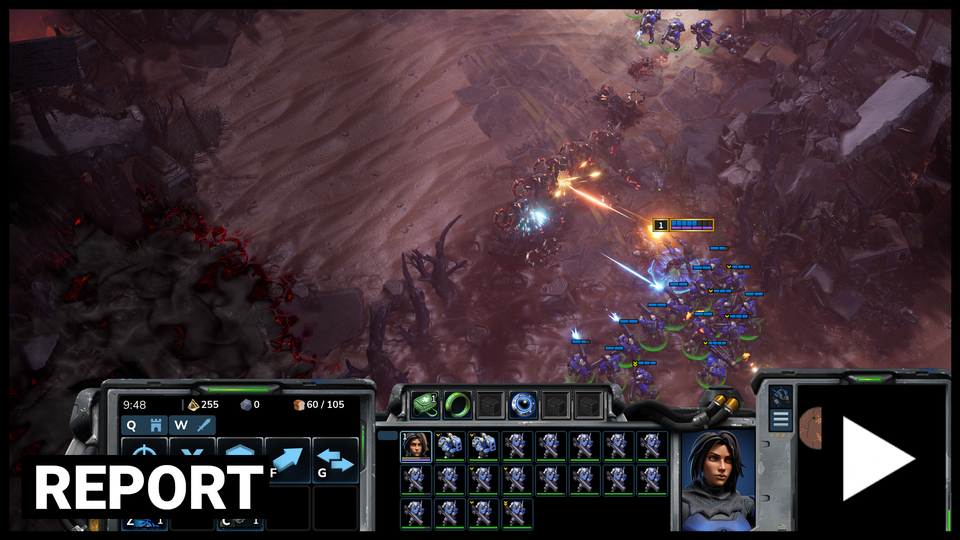Activate the two-way arrows command (G)
This screenshot has height=540, width=960.
(336, 460)
